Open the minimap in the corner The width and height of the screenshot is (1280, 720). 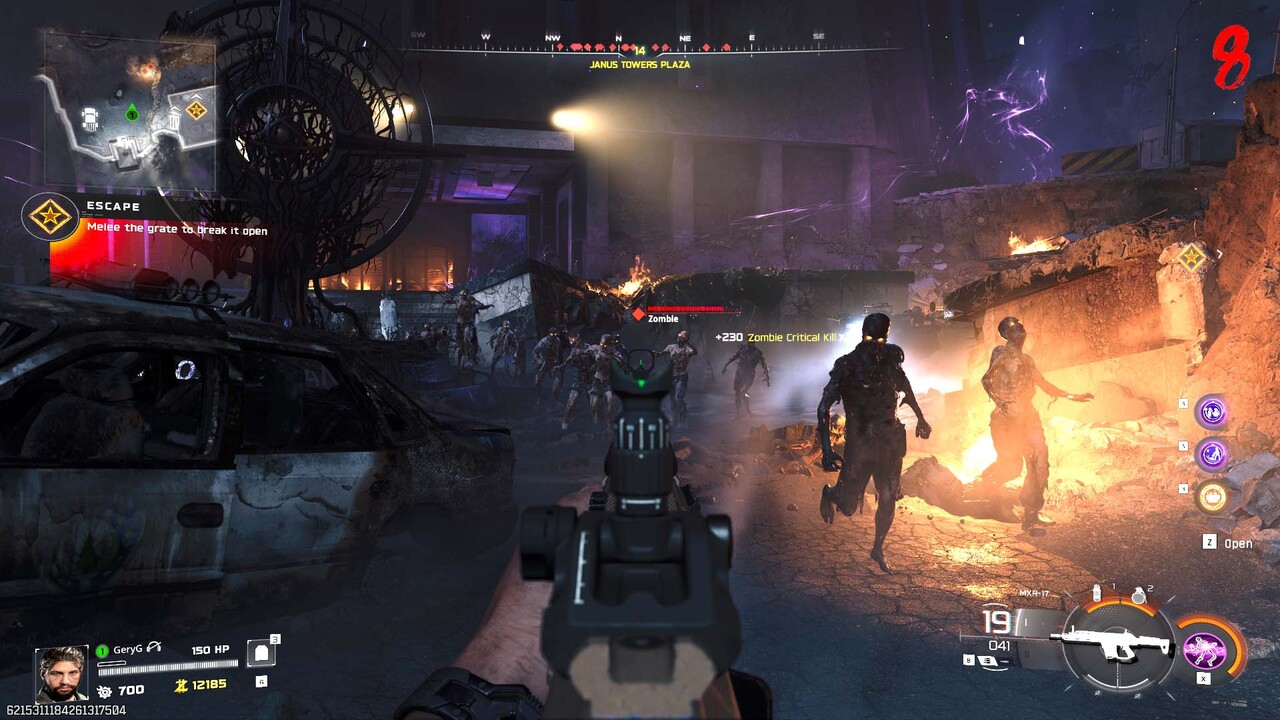[130, 112]
